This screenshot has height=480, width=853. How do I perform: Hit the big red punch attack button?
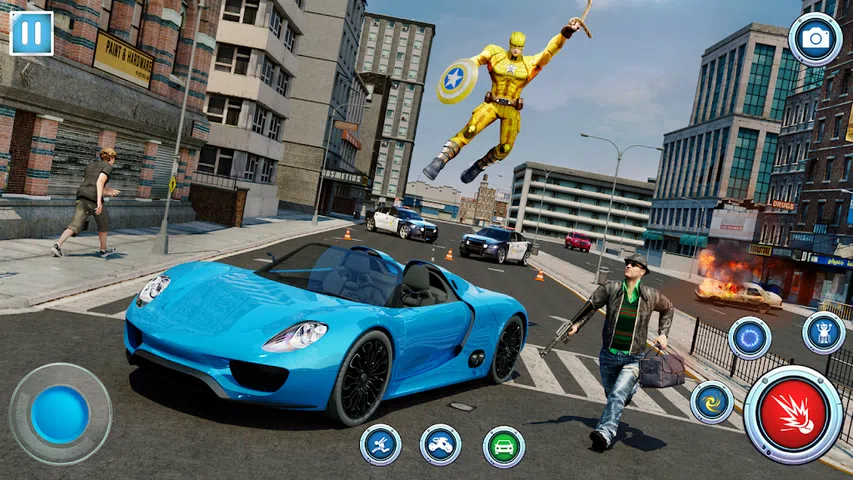(x=793, y=414)
